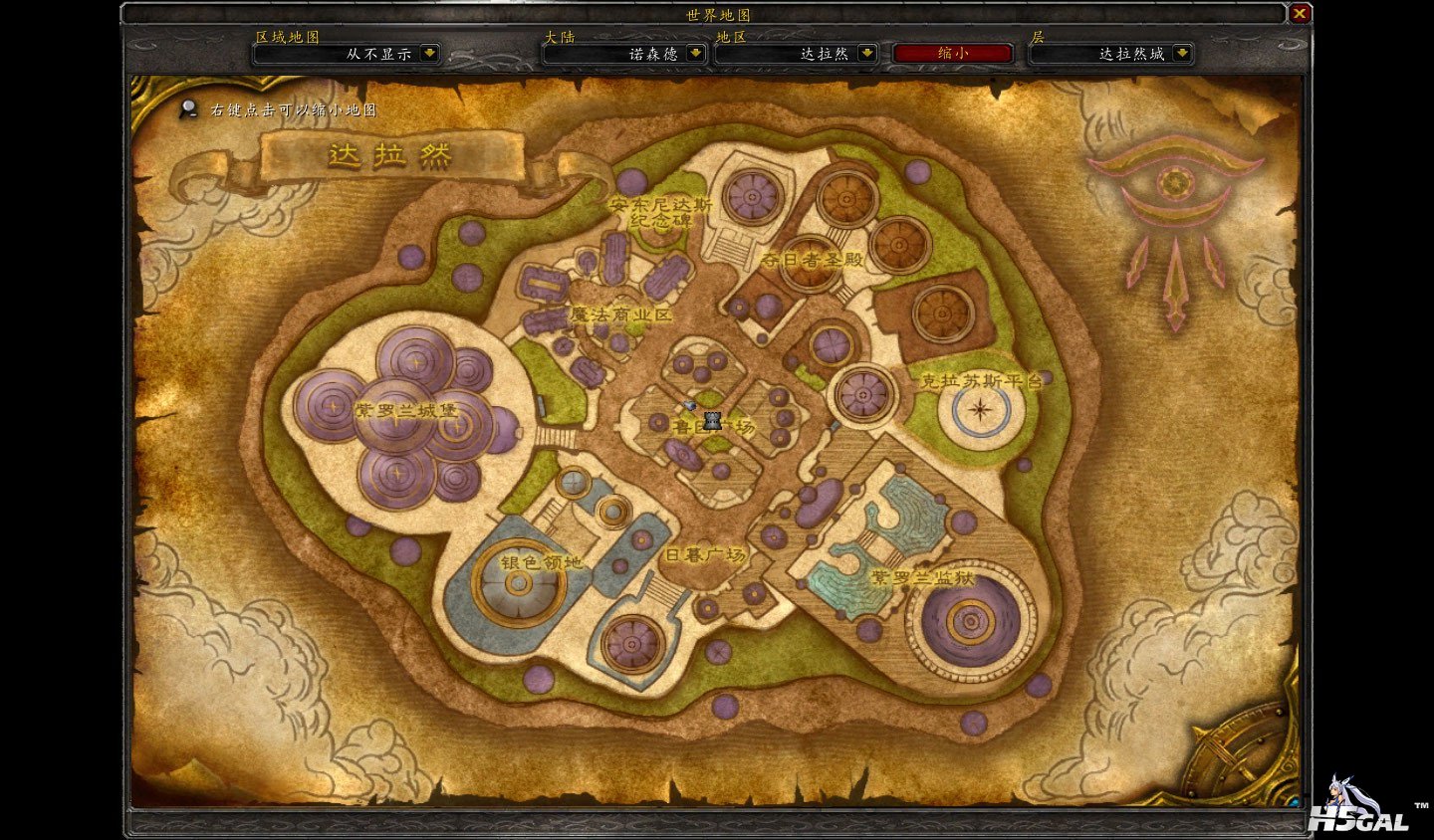This screenshot has width=1434, height=840.
Task: Click the red 缩小 zoom-out button
Action: click(953, 54)
